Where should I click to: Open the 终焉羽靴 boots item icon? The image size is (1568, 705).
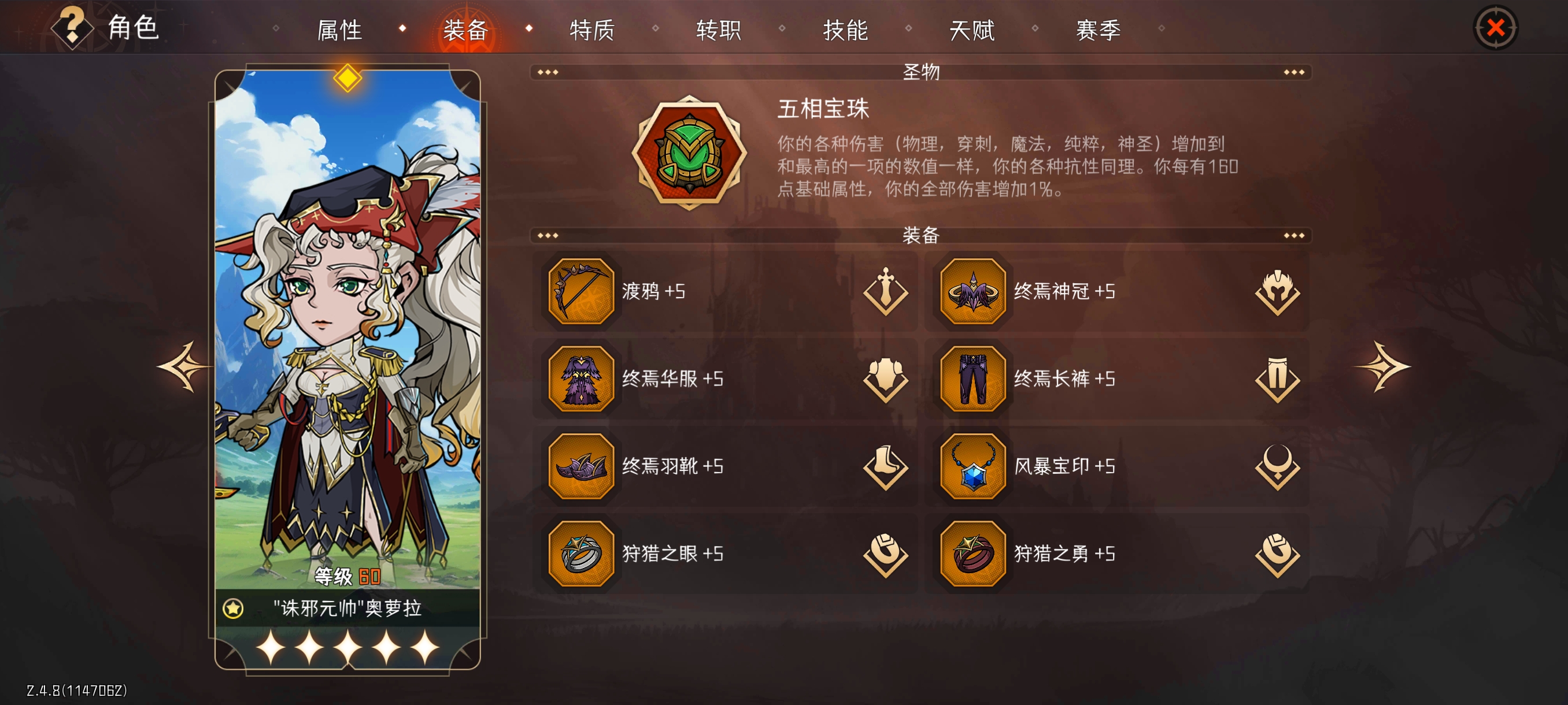tap(580, 467)
